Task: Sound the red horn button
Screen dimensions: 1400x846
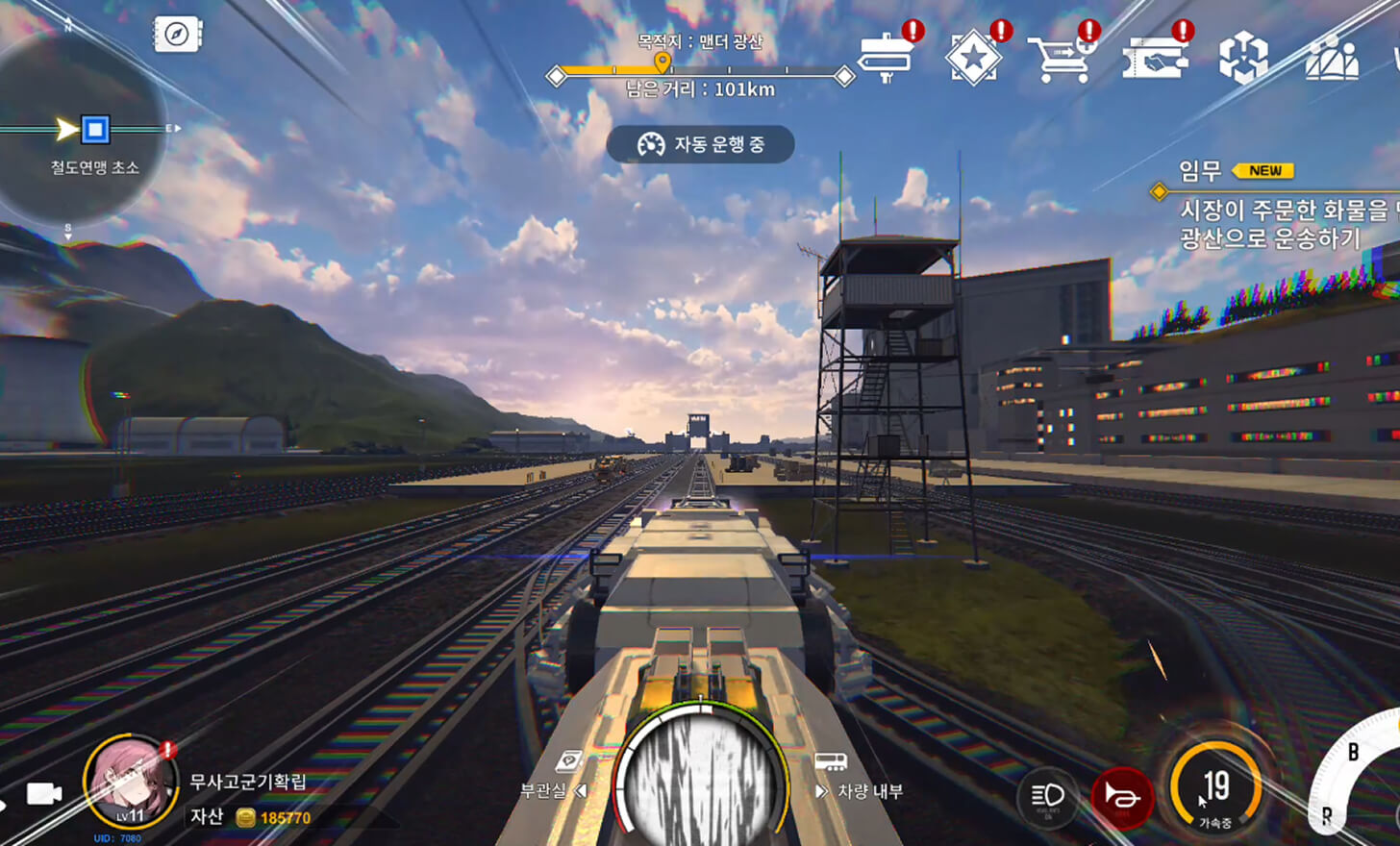Action: click(x=1121, y=797)
